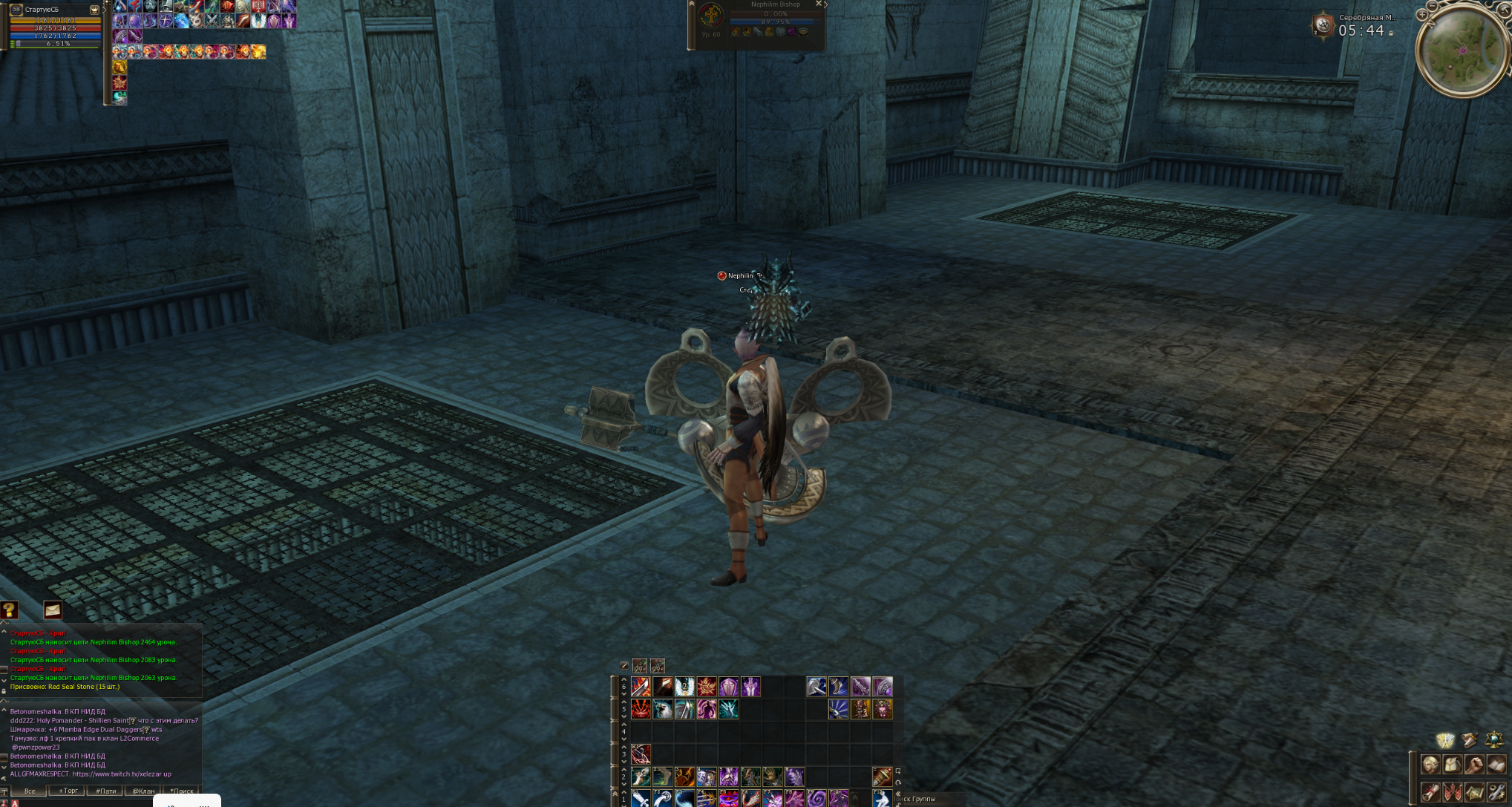The image size is (1512, 807).
Task: Open the circular minimap
Action: (1462, 50)
